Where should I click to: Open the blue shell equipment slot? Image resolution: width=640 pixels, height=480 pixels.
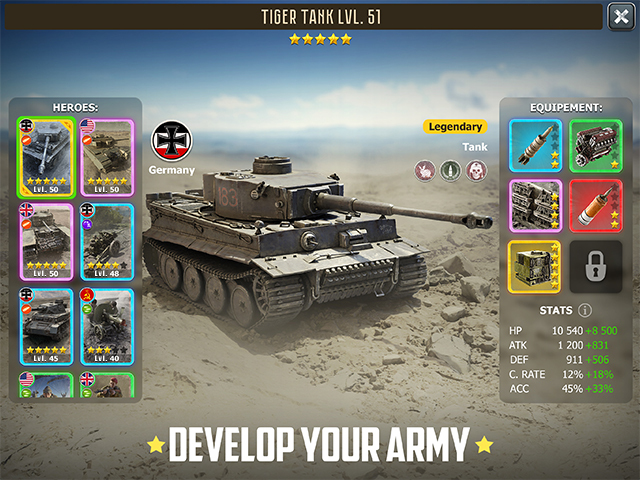pyautogui.click(x=535, y=146)
